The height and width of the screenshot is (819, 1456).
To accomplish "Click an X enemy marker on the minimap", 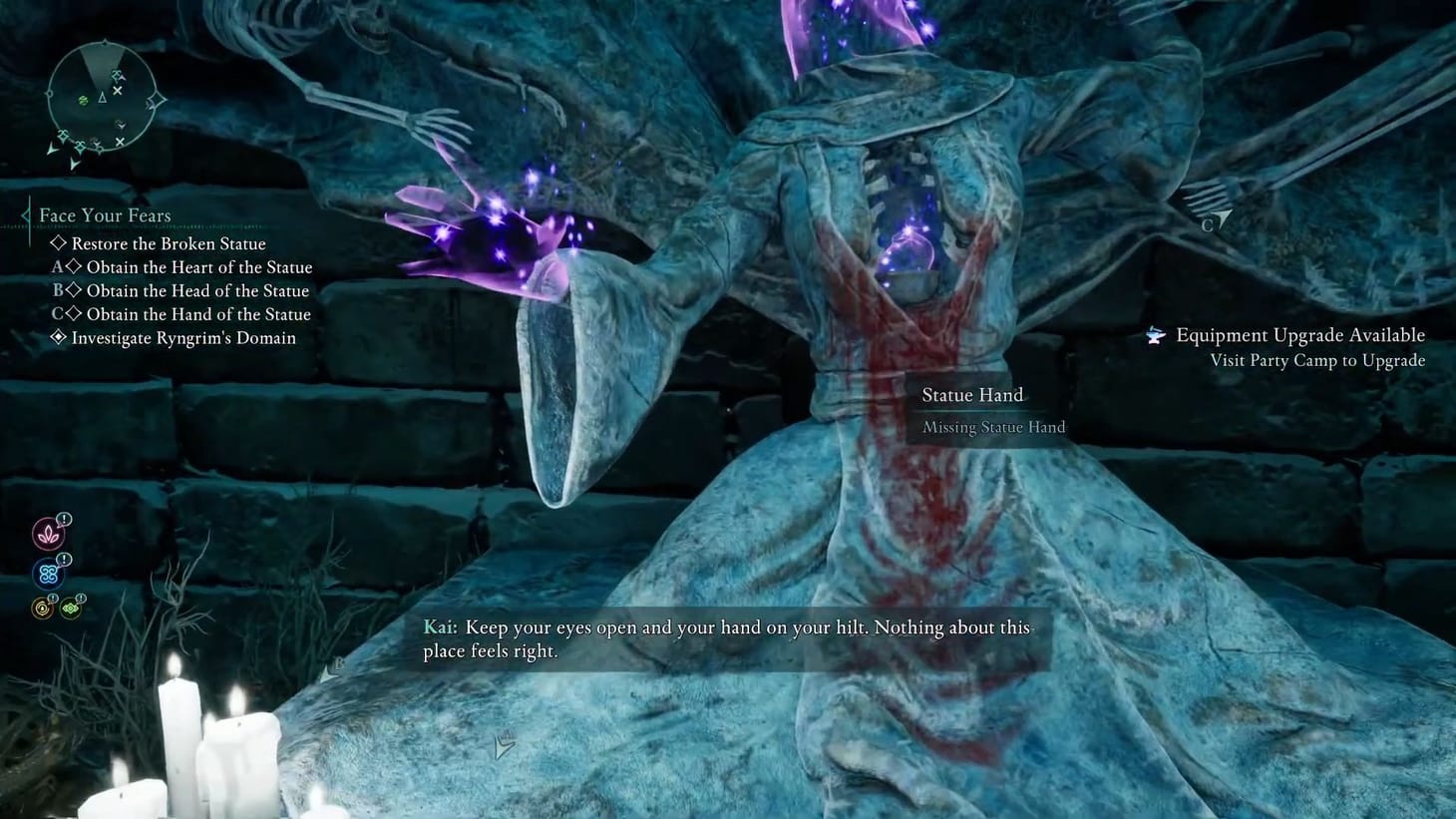I will point(117,89).
